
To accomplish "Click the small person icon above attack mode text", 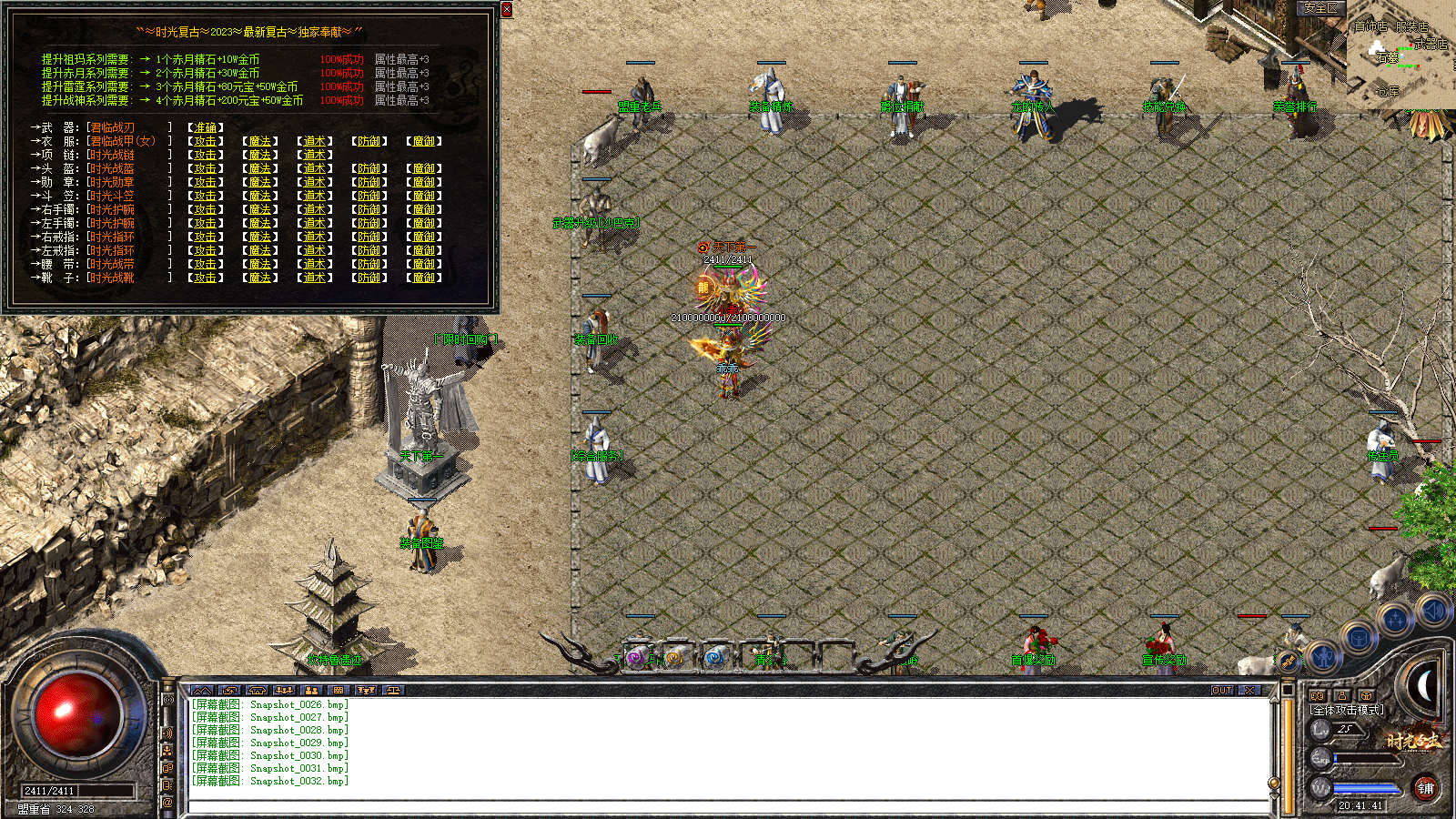I will pyautogui.click(x=1341, y=696).
